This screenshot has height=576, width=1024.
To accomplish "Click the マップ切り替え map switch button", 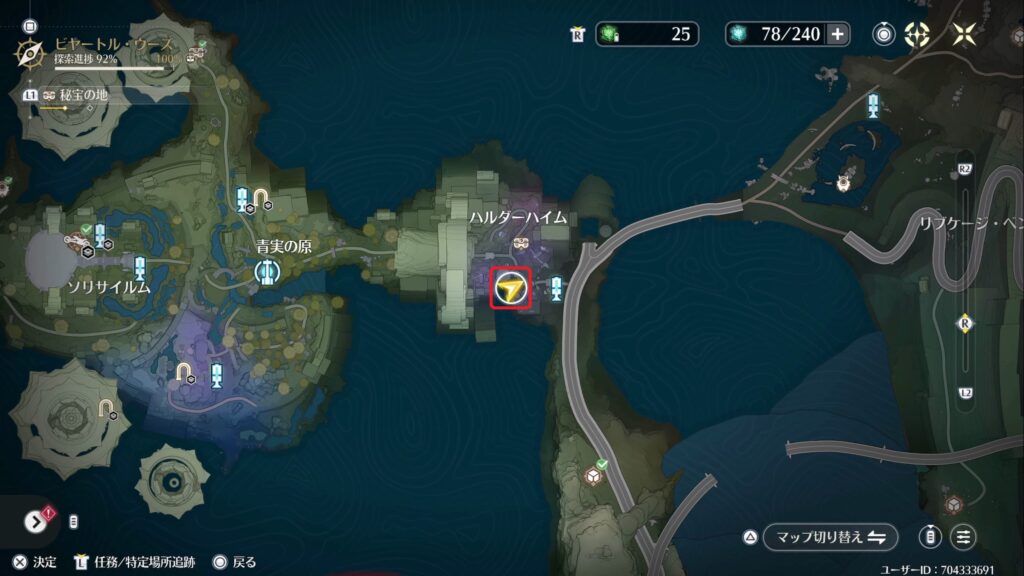I will [x=830, y=537].
